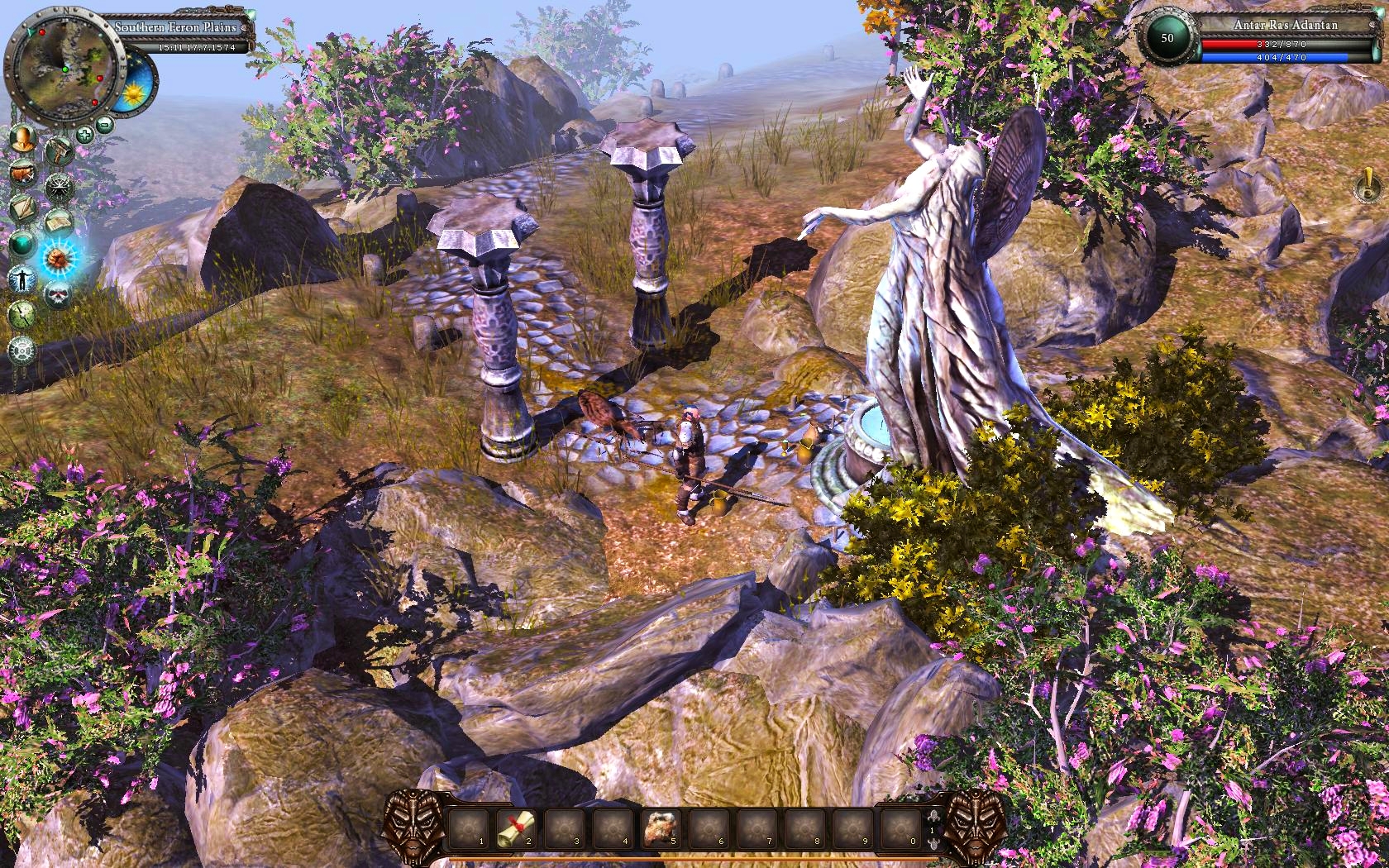Click the level 50 character orb
1389x868 pixels.
tap(1167, 38)
